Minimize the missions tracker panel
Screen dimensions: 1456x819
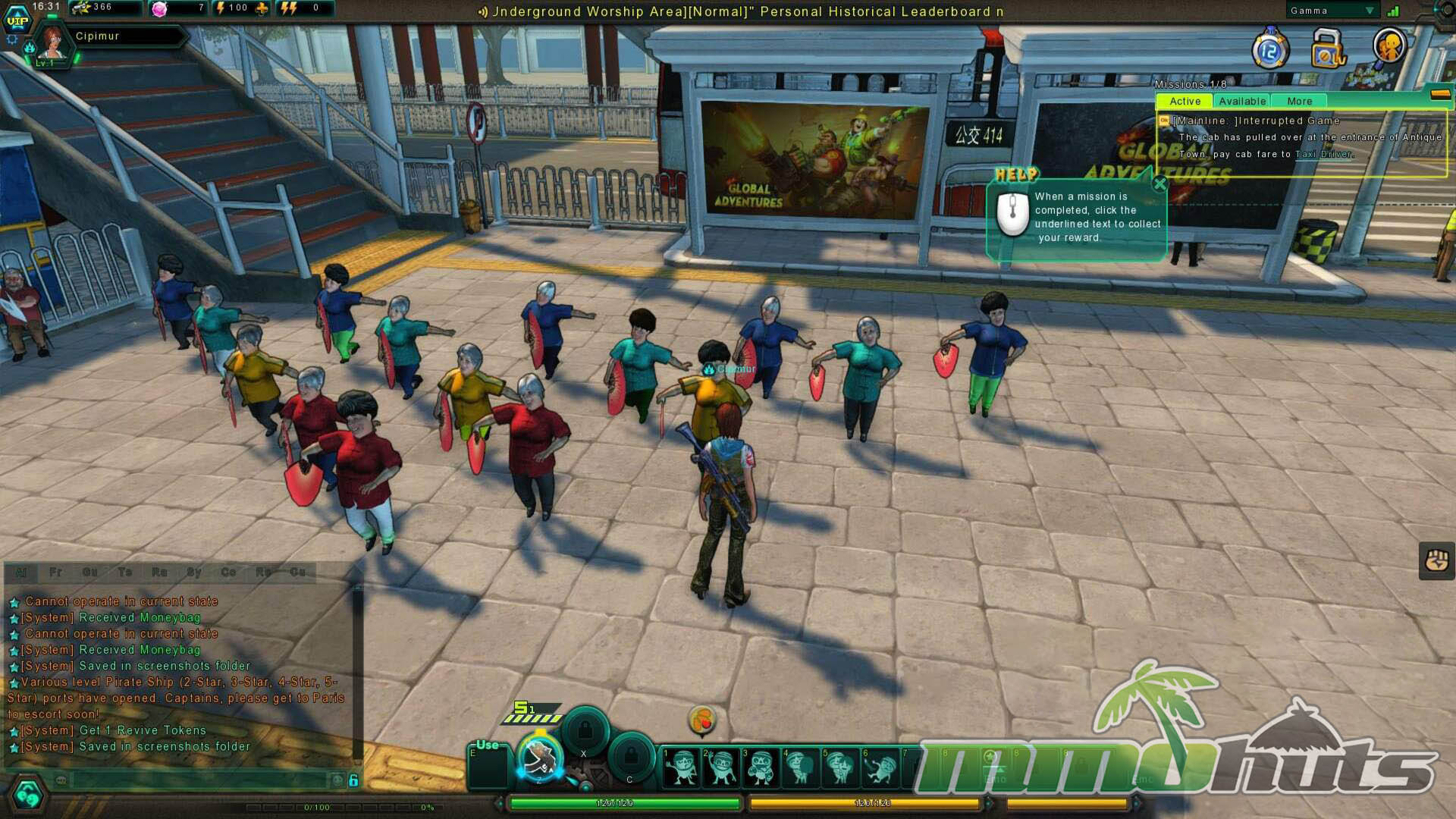(x=1440, y=94)
